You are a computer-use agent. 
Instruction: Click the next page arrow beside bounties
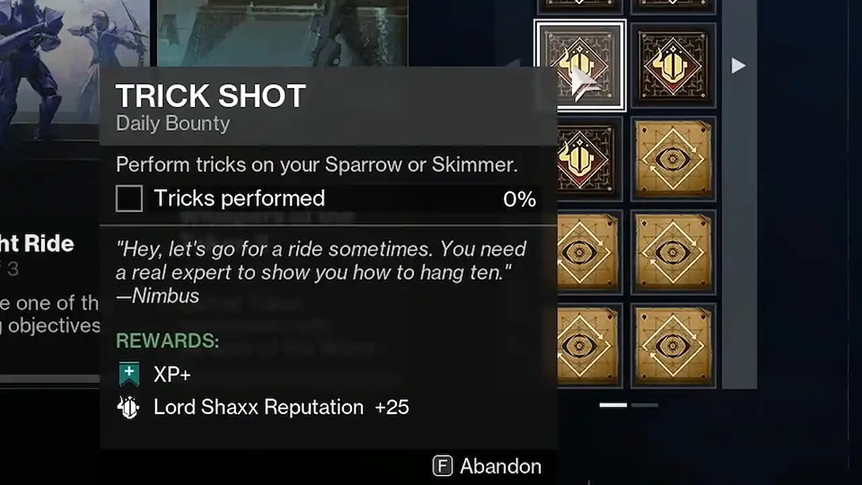[x=738, y=66]
